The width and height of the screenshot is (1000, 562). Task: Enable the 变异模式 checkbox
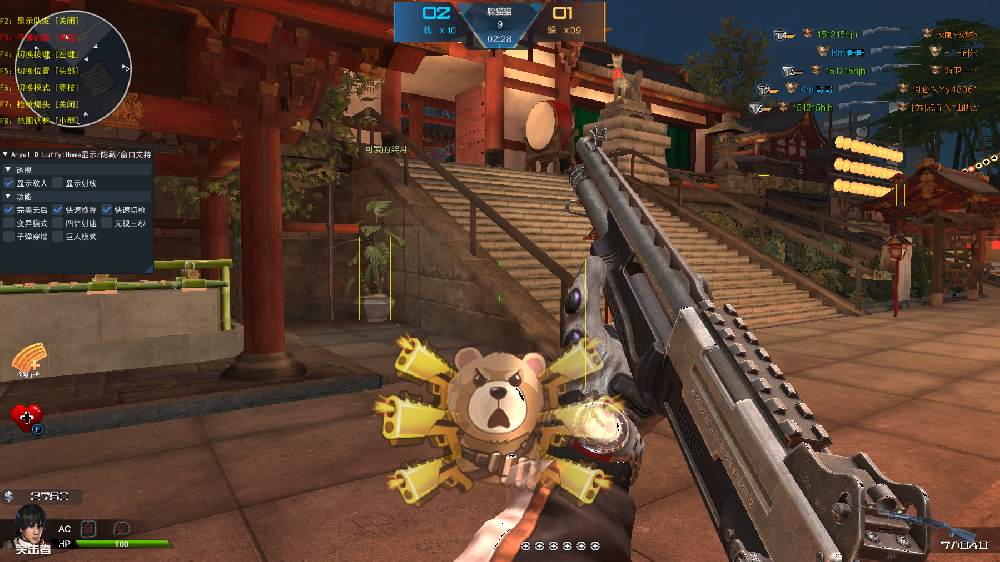click(9, 224)
